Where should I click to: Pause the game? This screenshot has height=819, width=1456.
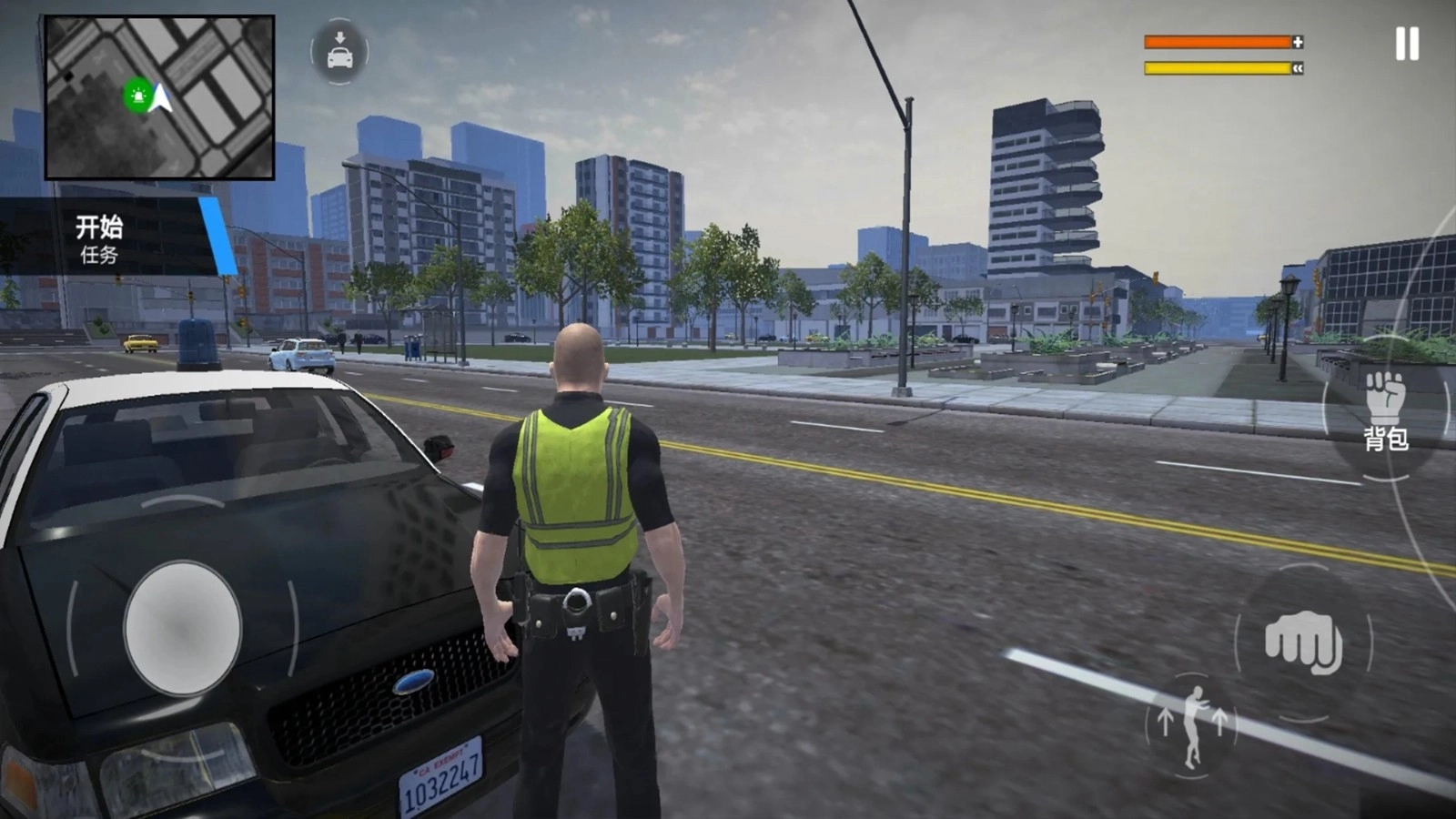(x=1406, y=44)
